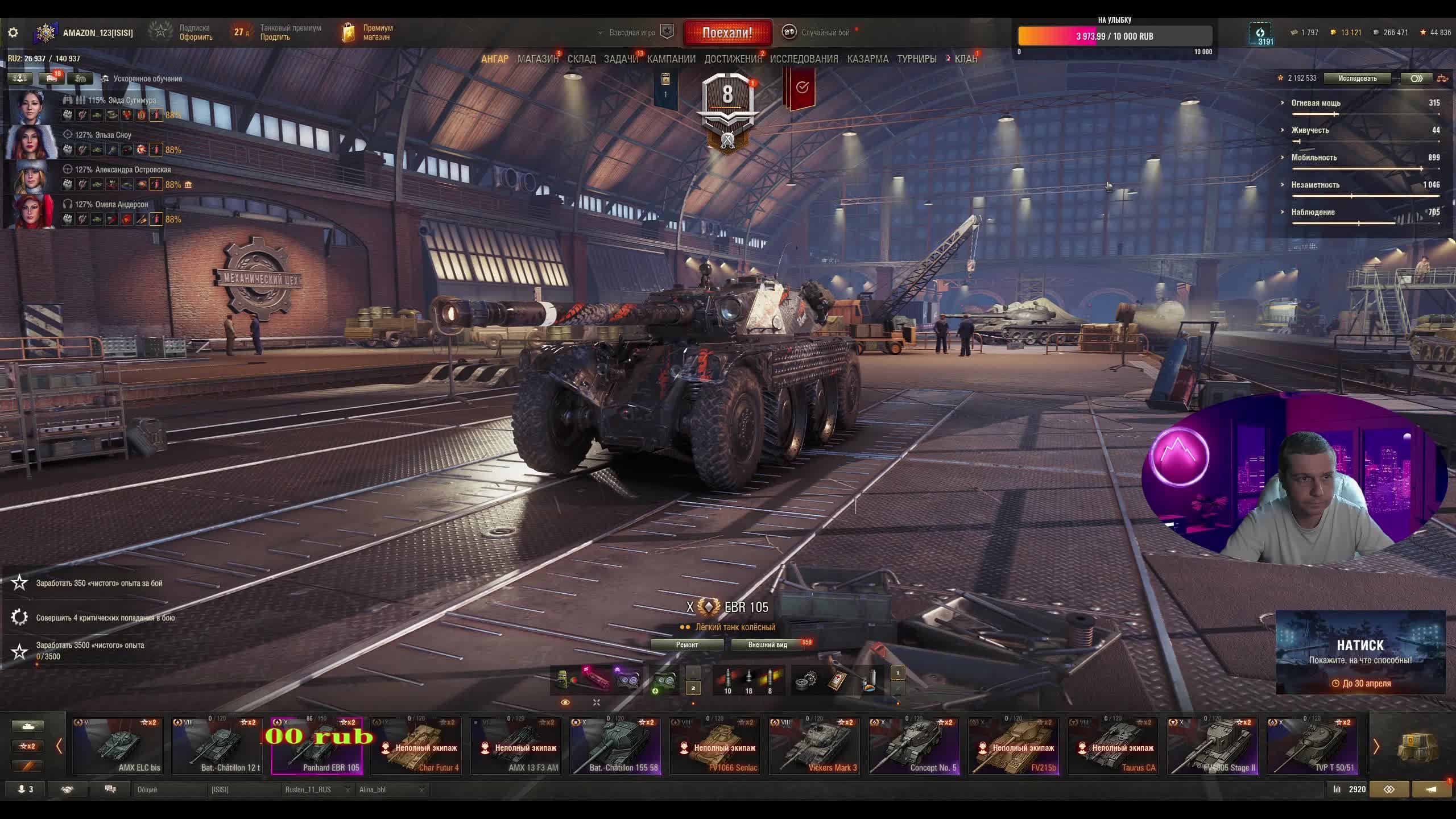Close the Ruslan_11_RUS chat tab
Screen dimensions: 1456x819
tap(346, 790)
